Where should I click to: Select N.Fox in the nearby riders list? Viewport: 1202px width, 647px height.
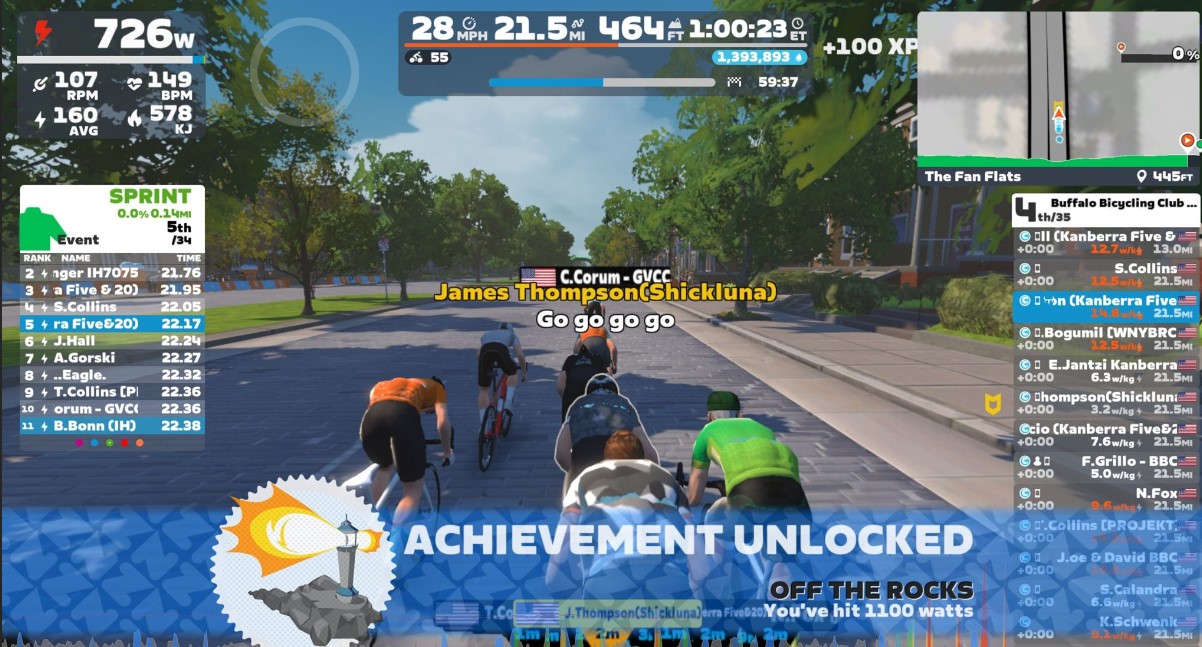click(x=1106, y=499)
